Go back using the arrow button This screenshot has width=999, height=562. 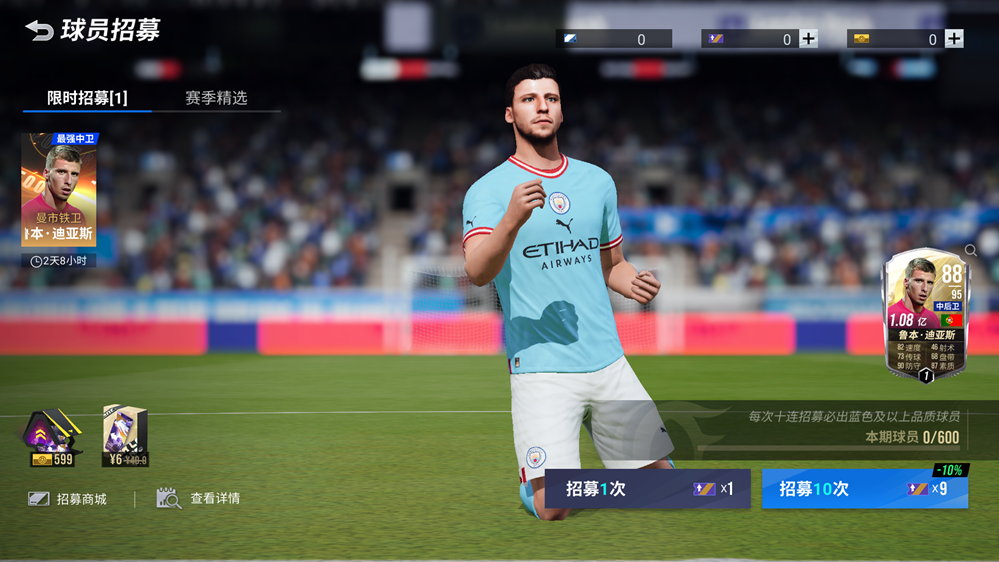[39, 31]
